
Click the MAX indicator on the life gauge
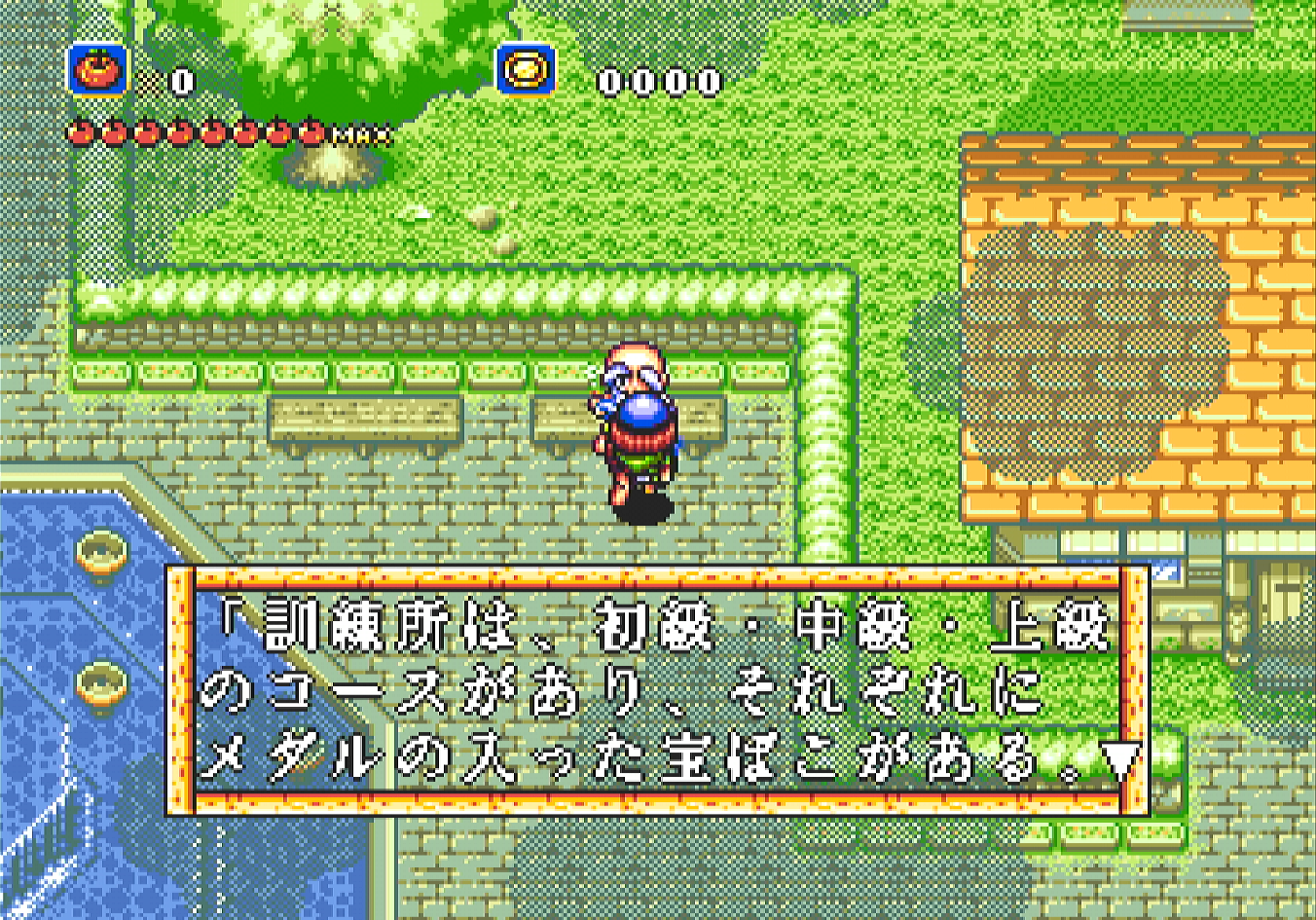(362, 136)
